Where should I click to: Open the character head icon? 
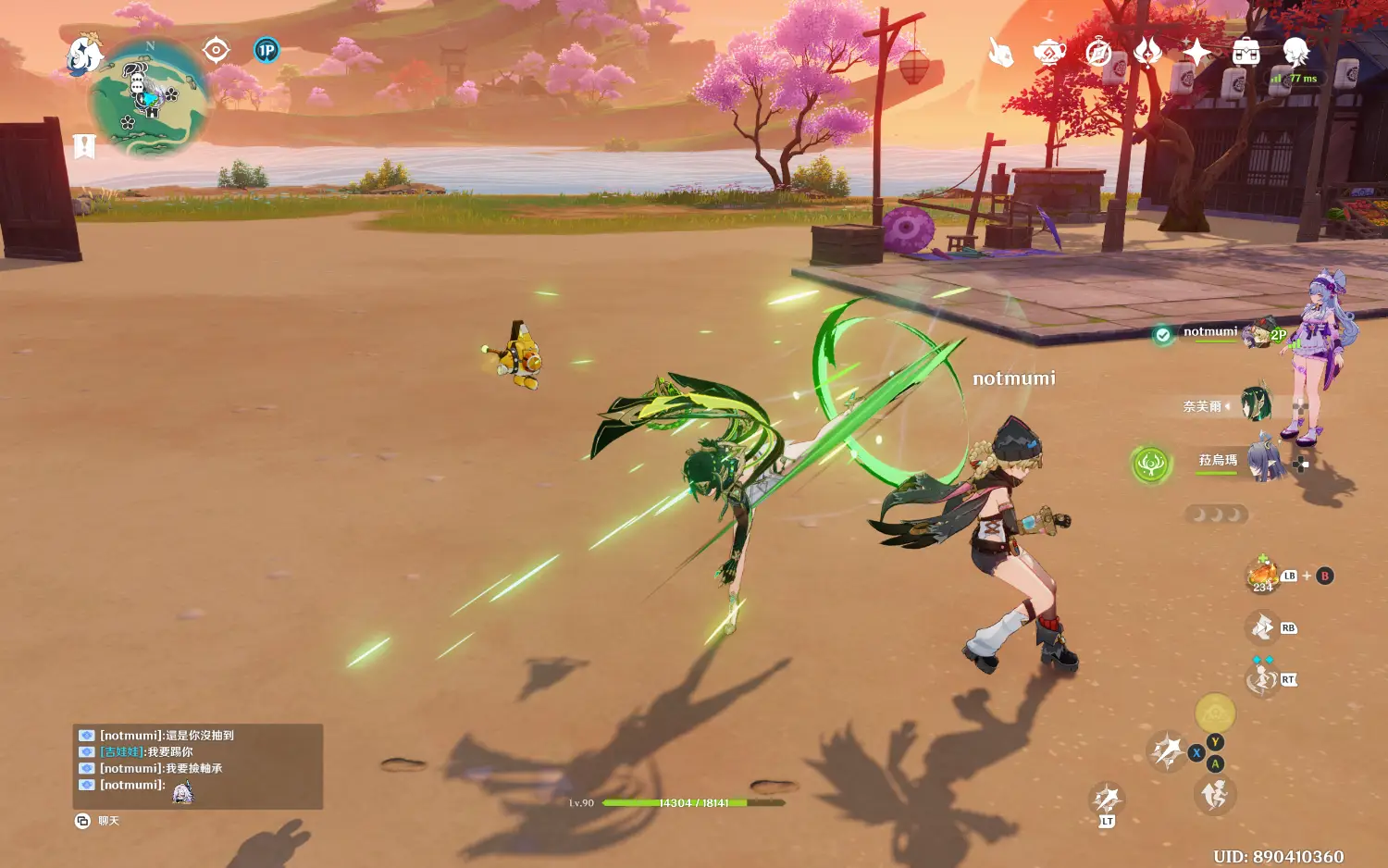pos(1295,51)
